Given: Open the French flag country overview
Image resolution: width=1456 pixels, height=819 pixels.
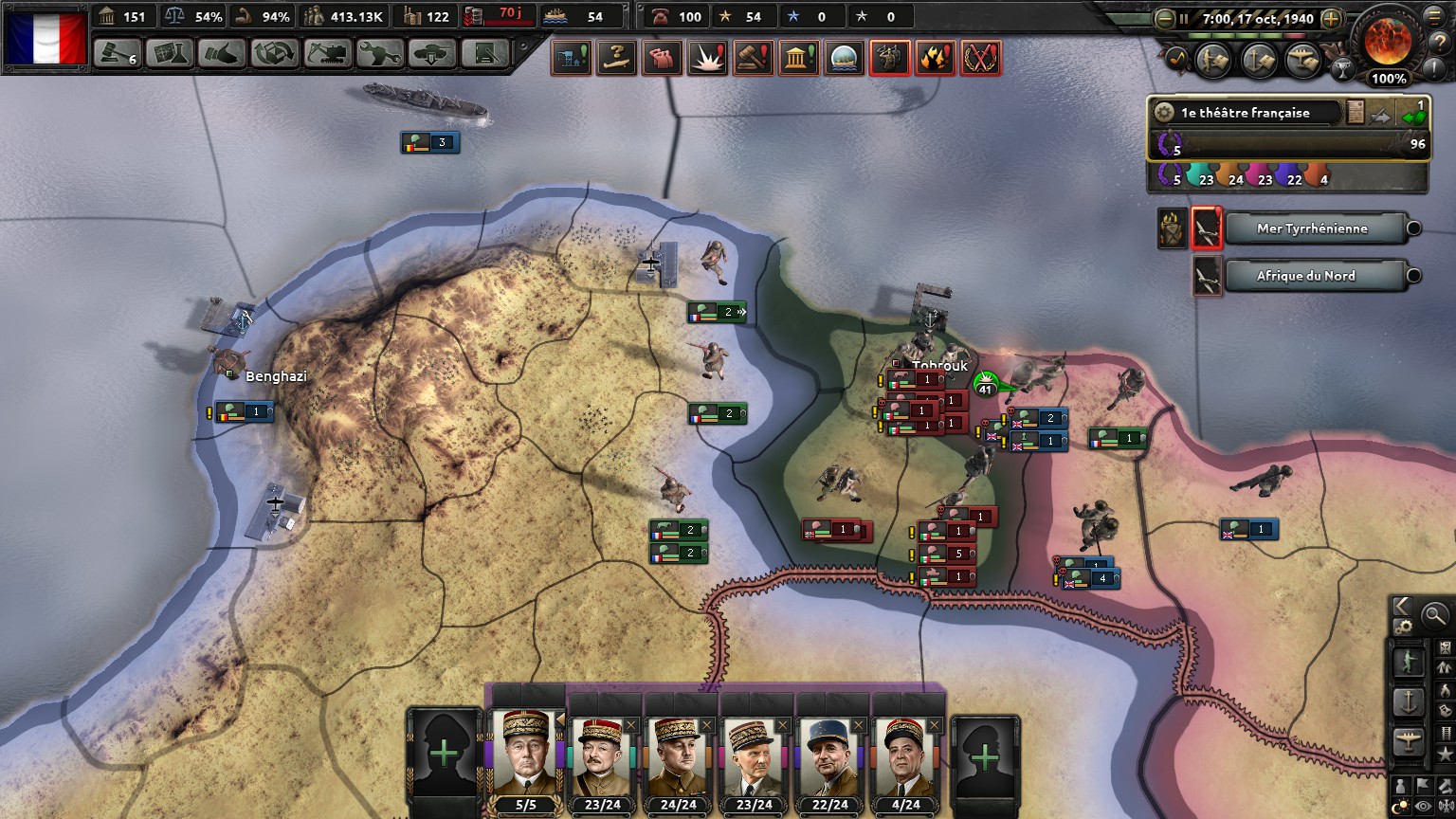Looking at the screenshot, I should (45, 38).
